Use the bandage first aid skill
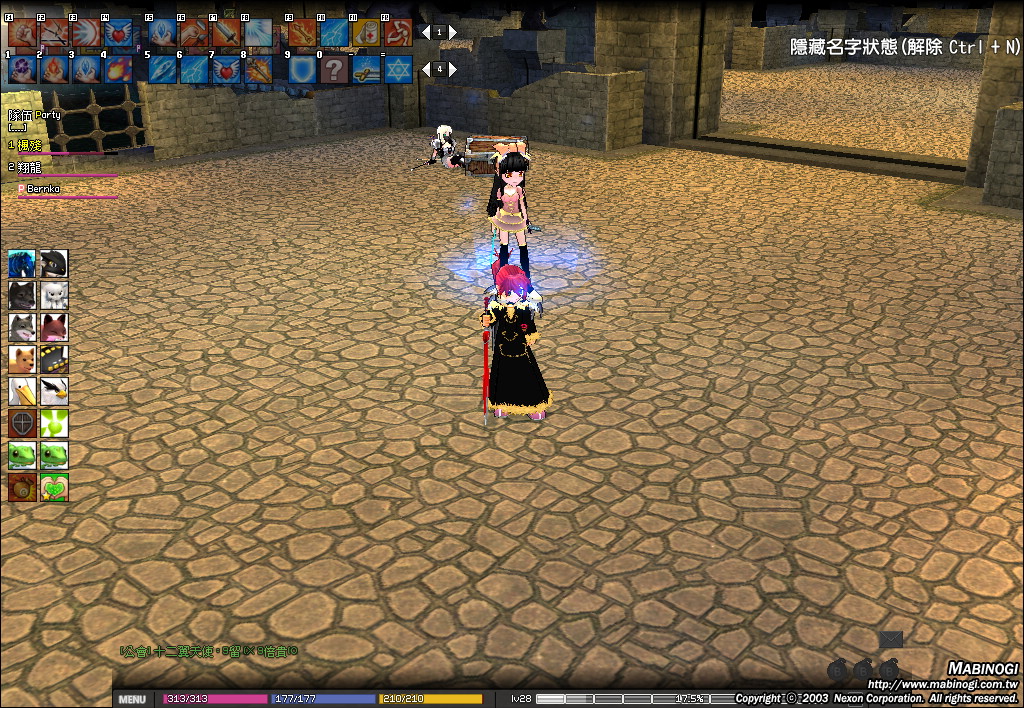This screenshot has width=1024, height=708. coord(366,33)
